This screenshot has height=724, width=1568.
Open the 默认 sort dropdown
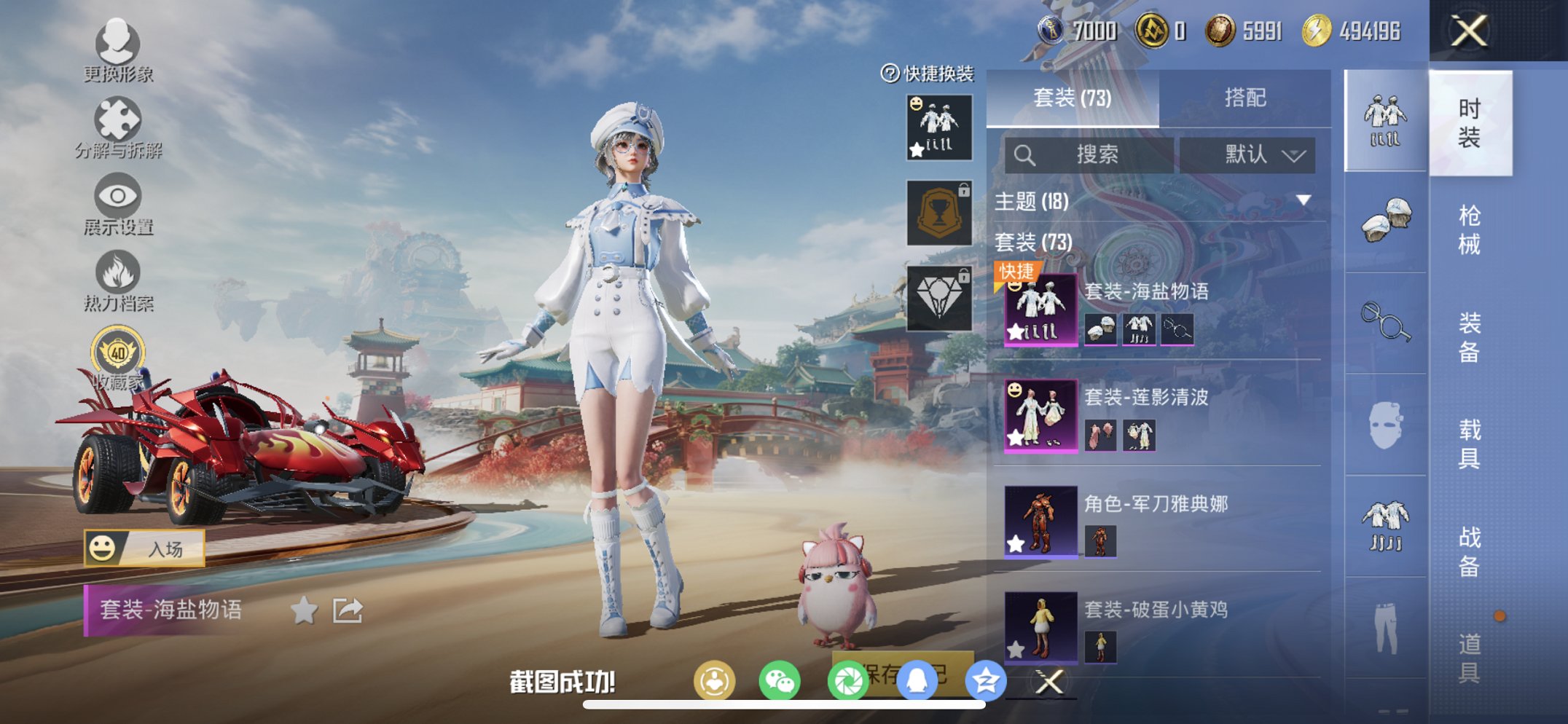tap(1247, 154)
